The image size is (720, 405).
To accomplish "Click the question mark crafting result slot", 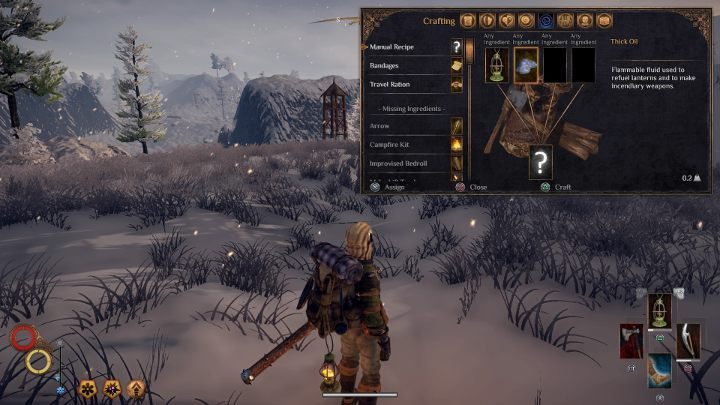I will click(x=541, y=161).
